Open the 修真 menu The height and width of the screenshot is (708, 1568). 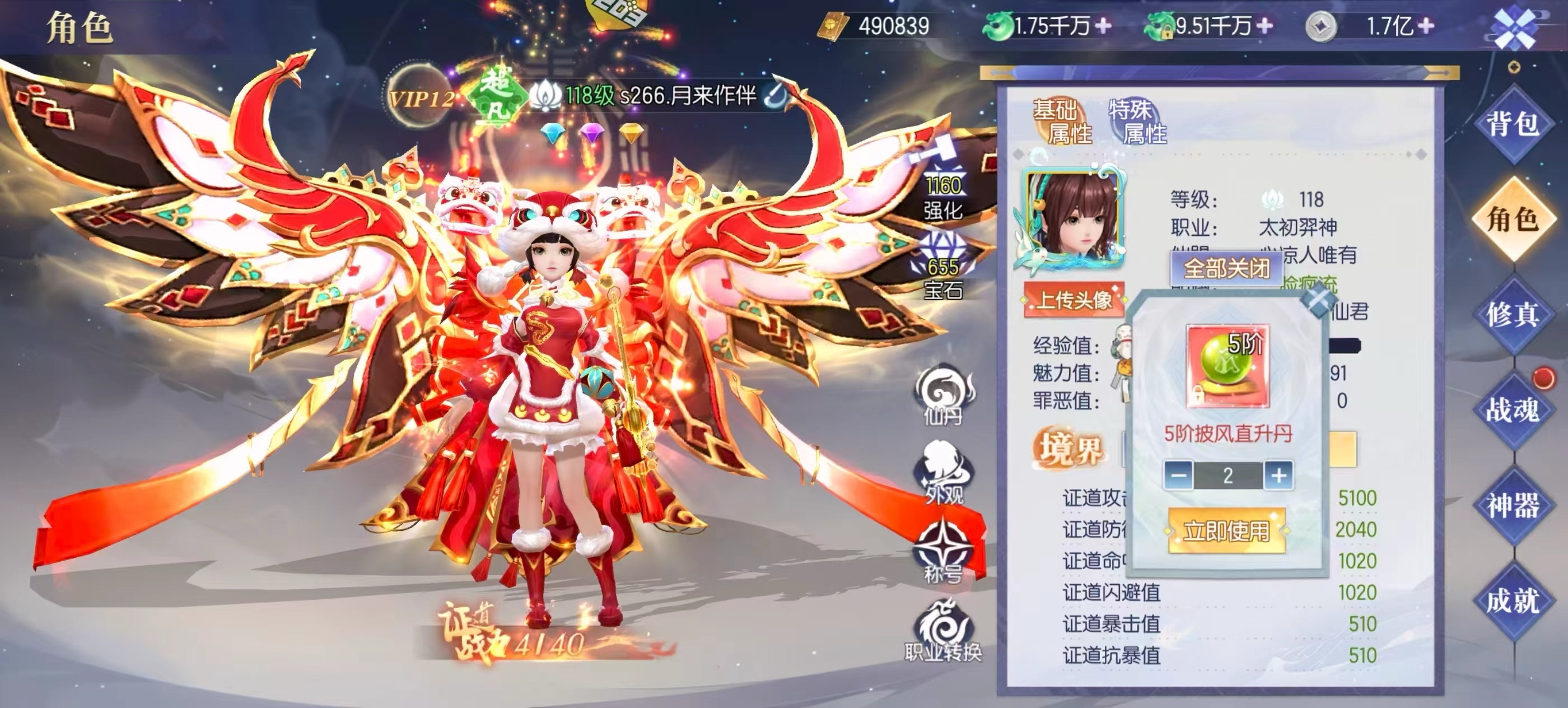click(1513, 314)
